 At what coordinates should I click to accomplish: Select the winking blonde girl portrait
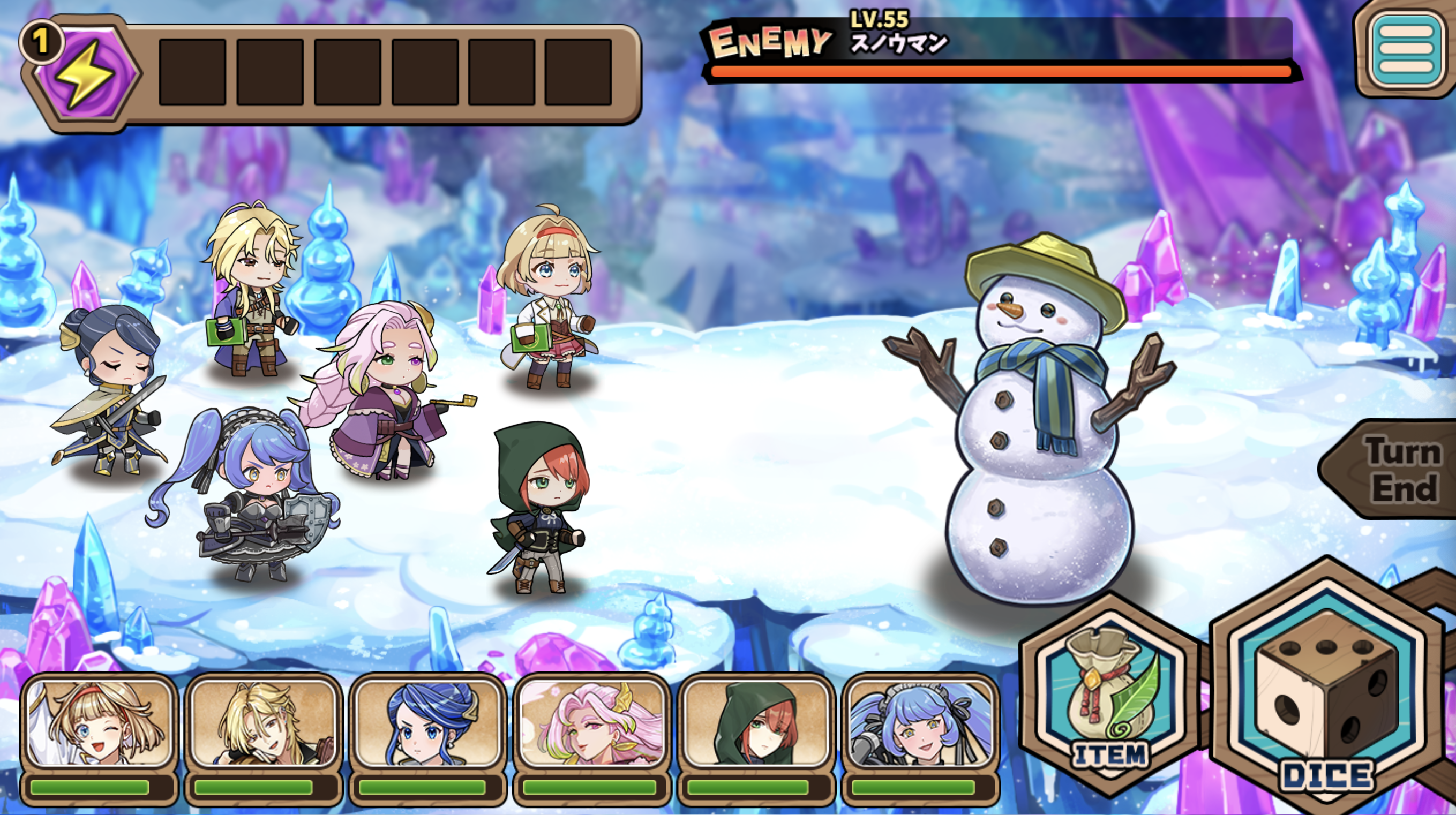(x=100, y=725)
